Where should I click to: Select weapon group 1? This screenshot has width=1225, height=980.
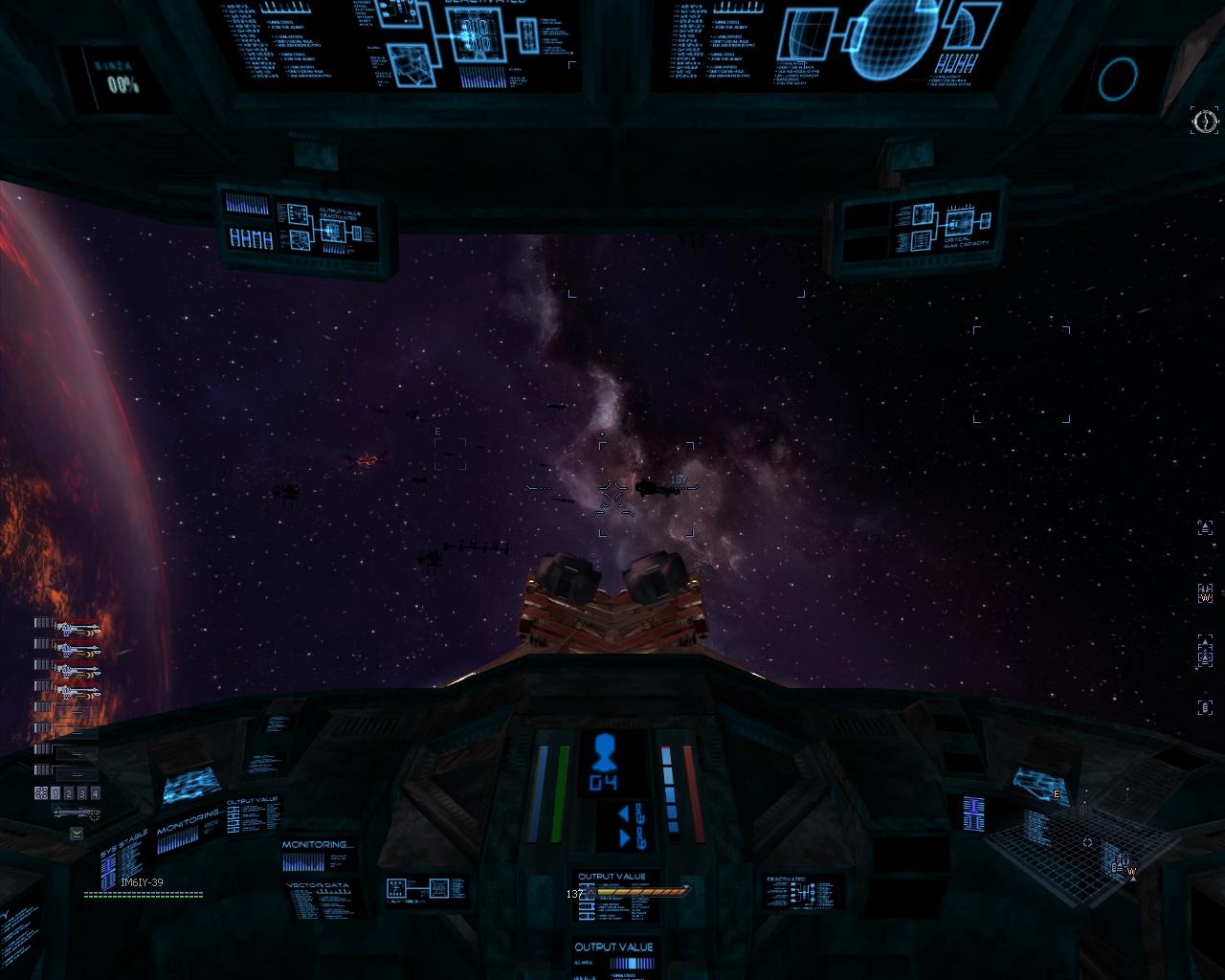point(56,793)
